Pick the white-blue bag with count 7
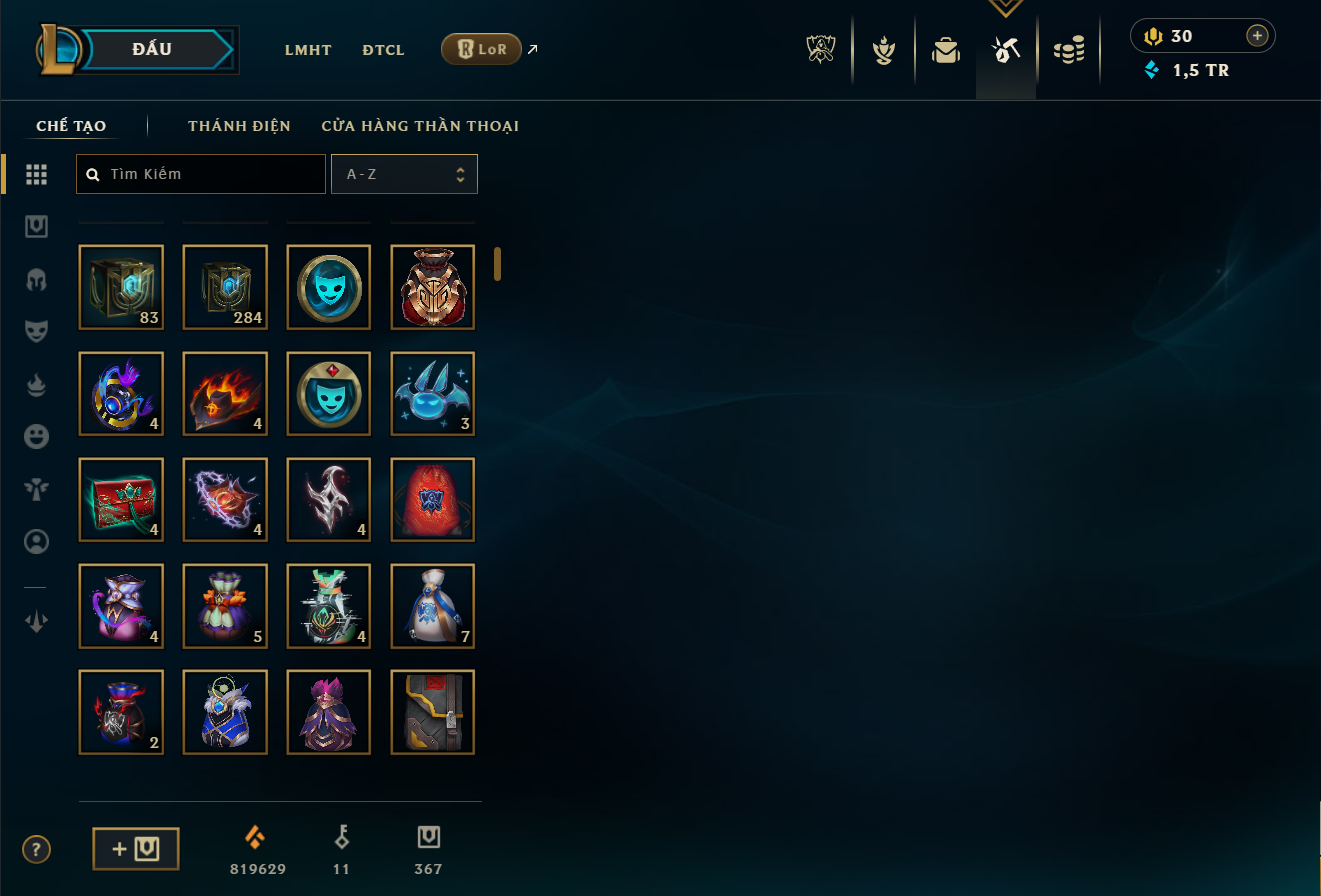The height and width of the screenshot is (896, 1321). tap(433, 605)
